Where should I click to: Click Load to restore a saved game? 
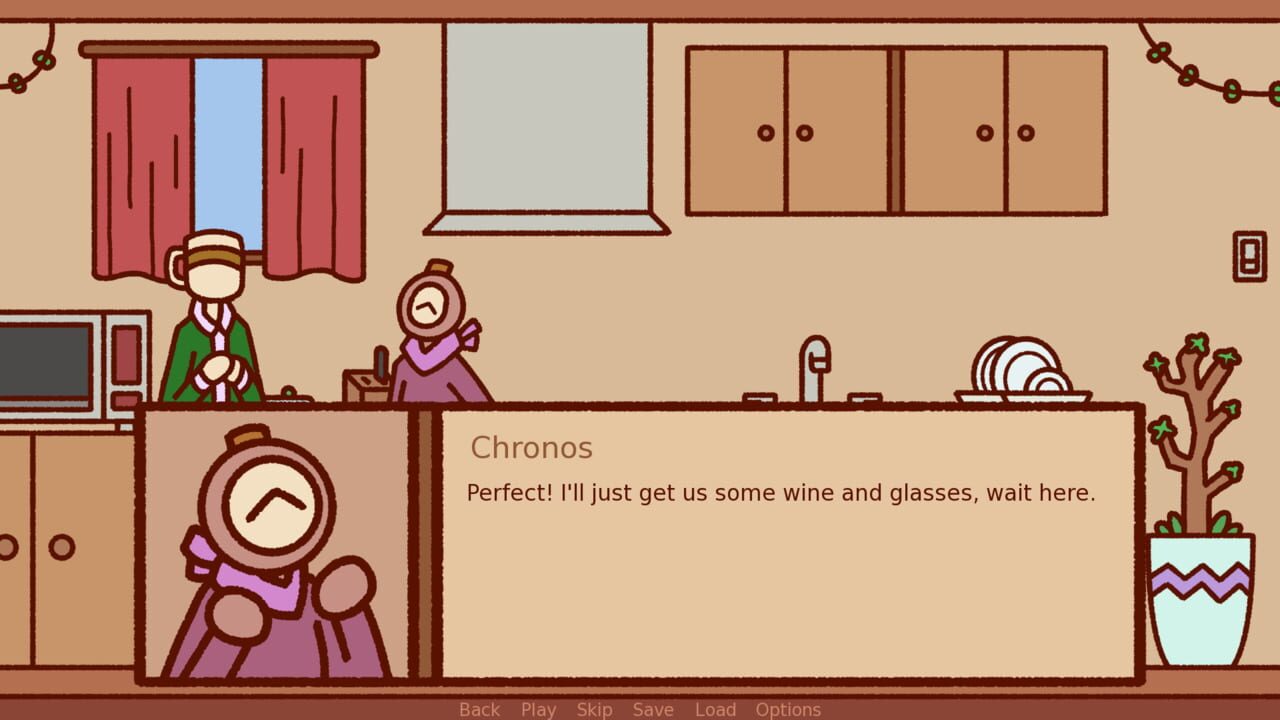pyautogui.click(x=716, y=709)
